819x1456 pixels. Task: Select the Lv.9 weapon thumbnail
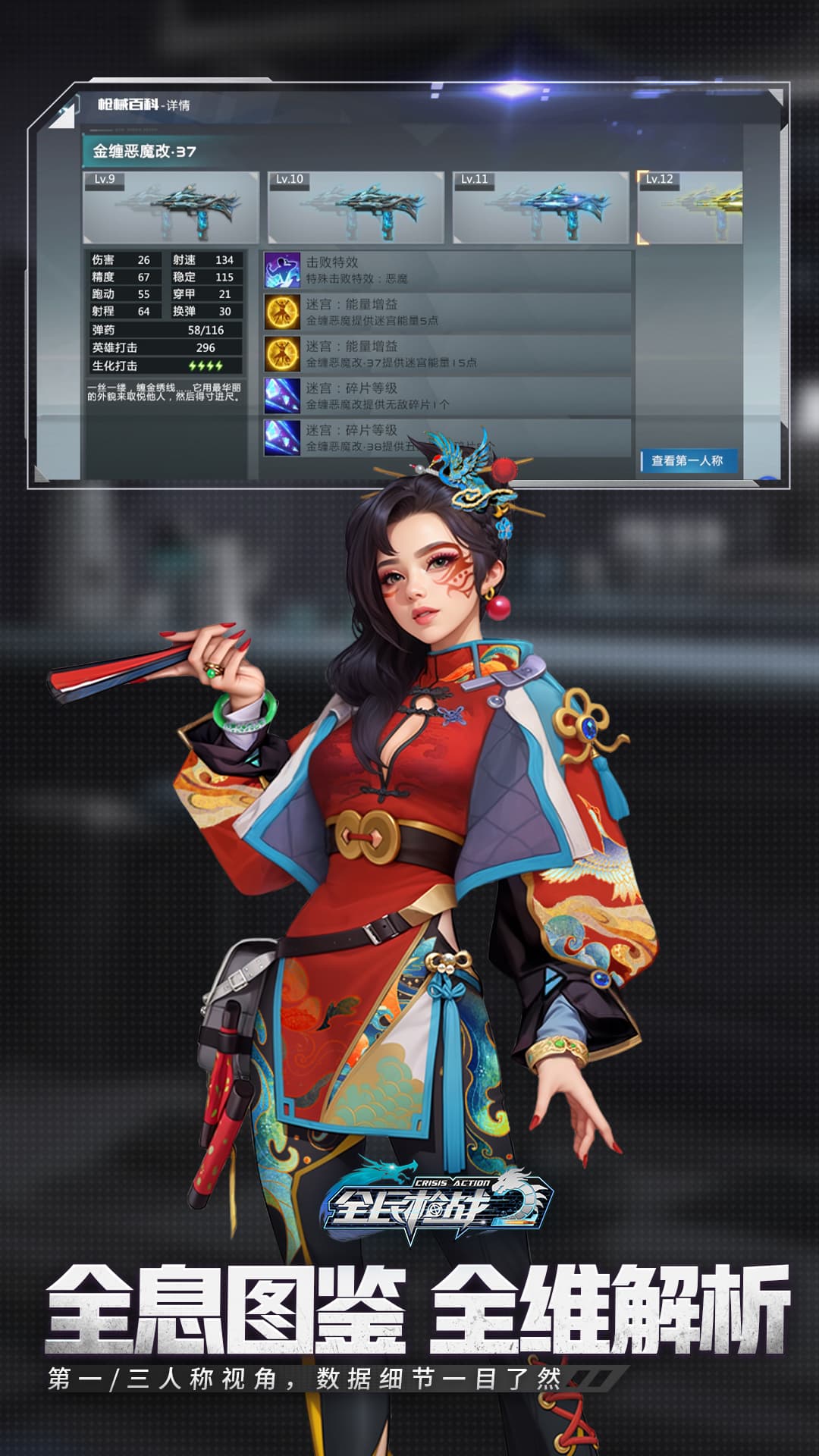171,208
